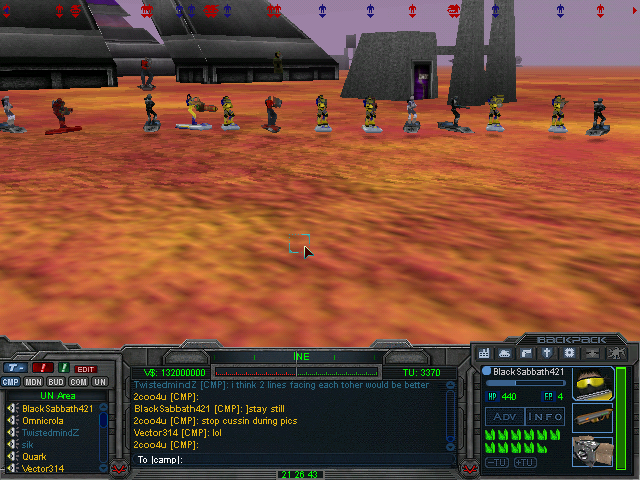Viewport: 640px width, 480px height.
Task: Select the yellow goggles helmet slot
Action: pyautogui.click(x=591, y=385)
